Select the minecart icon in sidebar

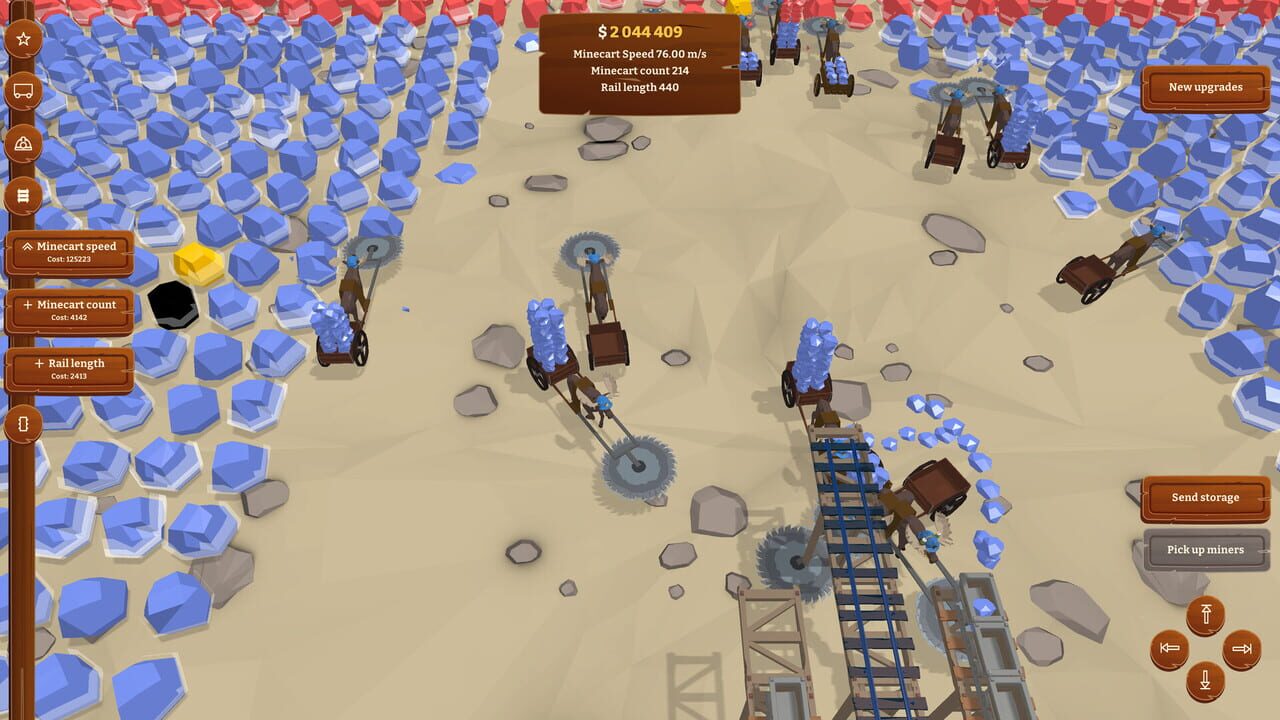point(23,92)
